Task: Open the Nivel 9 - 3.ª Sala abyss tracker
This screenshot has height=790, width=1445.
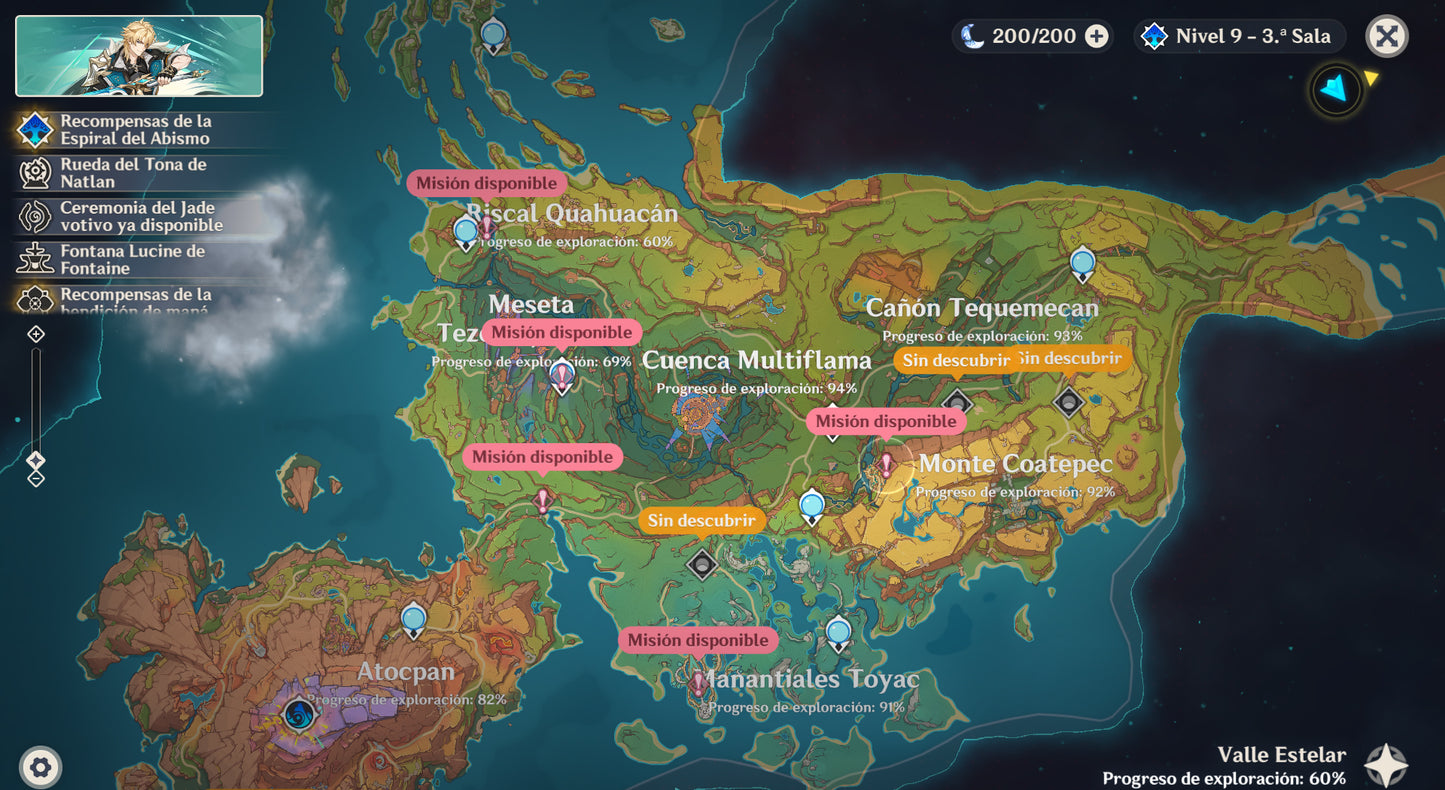Action: (1240, 37)
